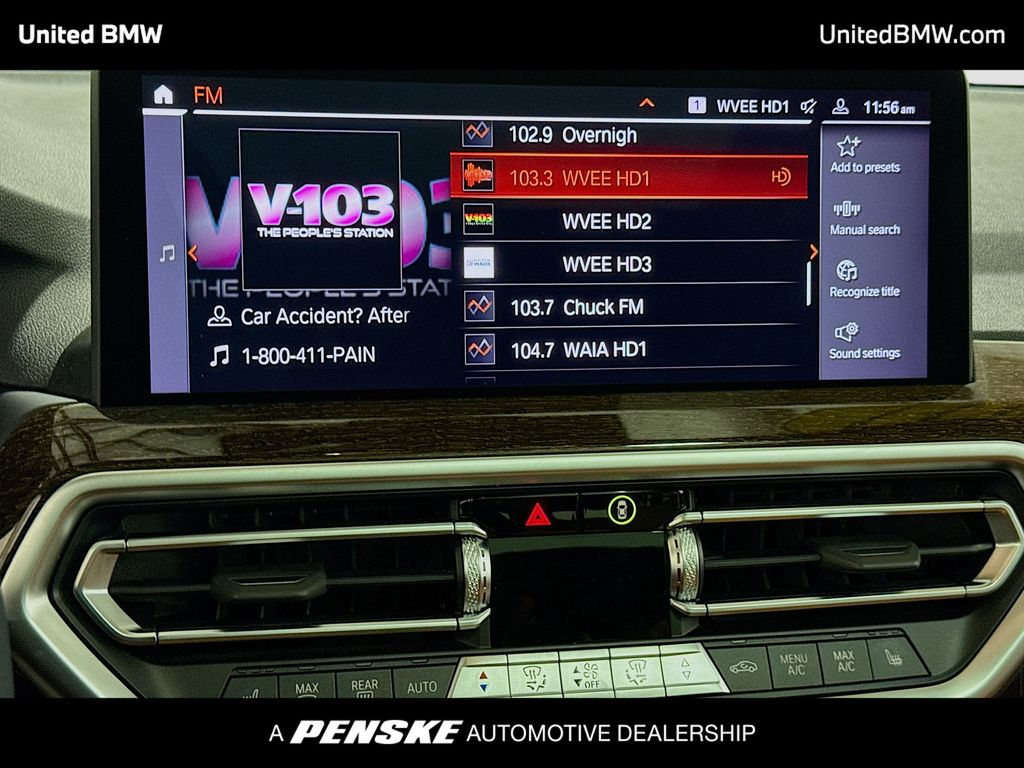
Task: Go to the home screen icon
Action: [x=163, y=95]
